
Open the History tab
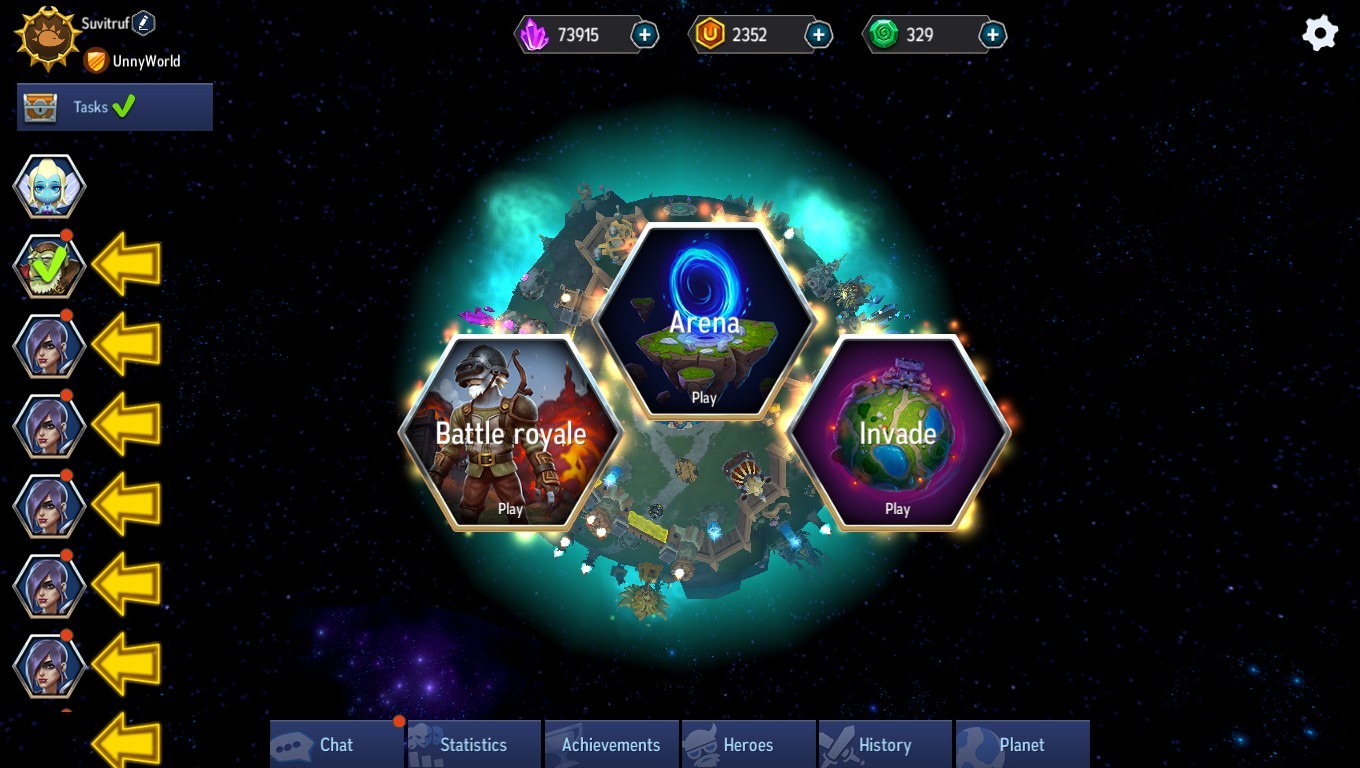[x=884, y=745]
